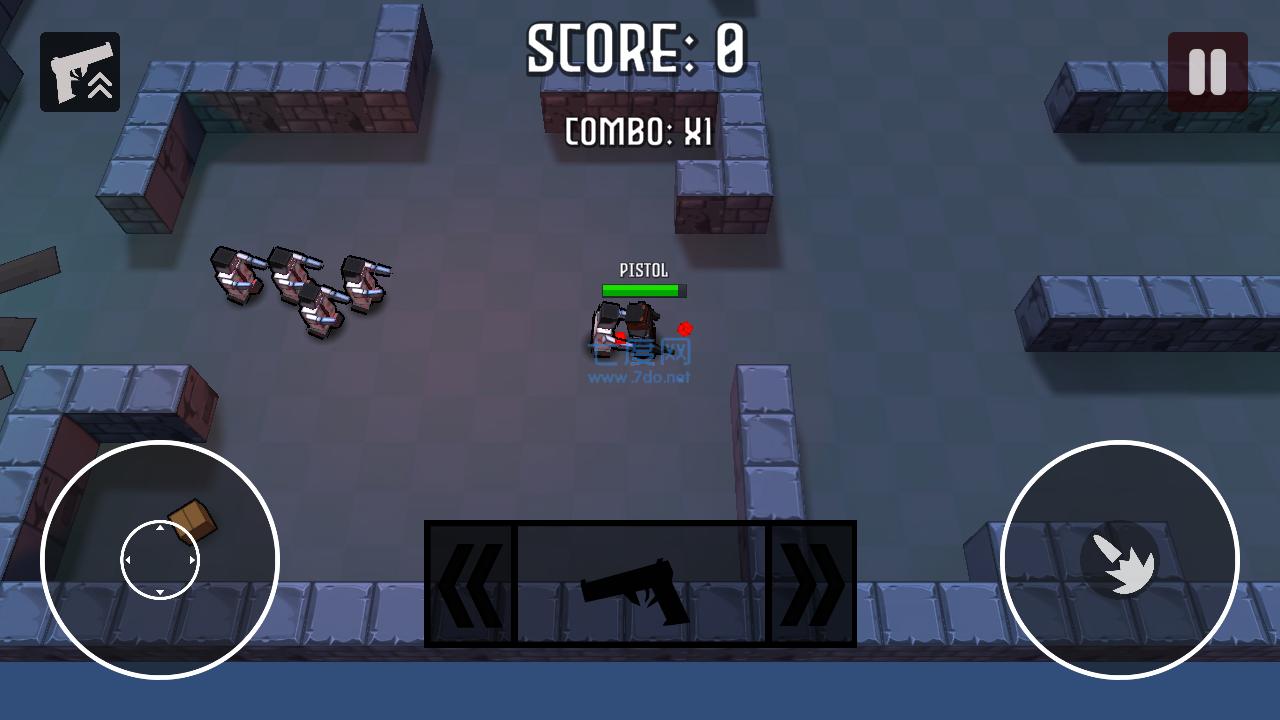
Task: Tap the PISTOL label above the player
Action: click(x=642, y=269)
